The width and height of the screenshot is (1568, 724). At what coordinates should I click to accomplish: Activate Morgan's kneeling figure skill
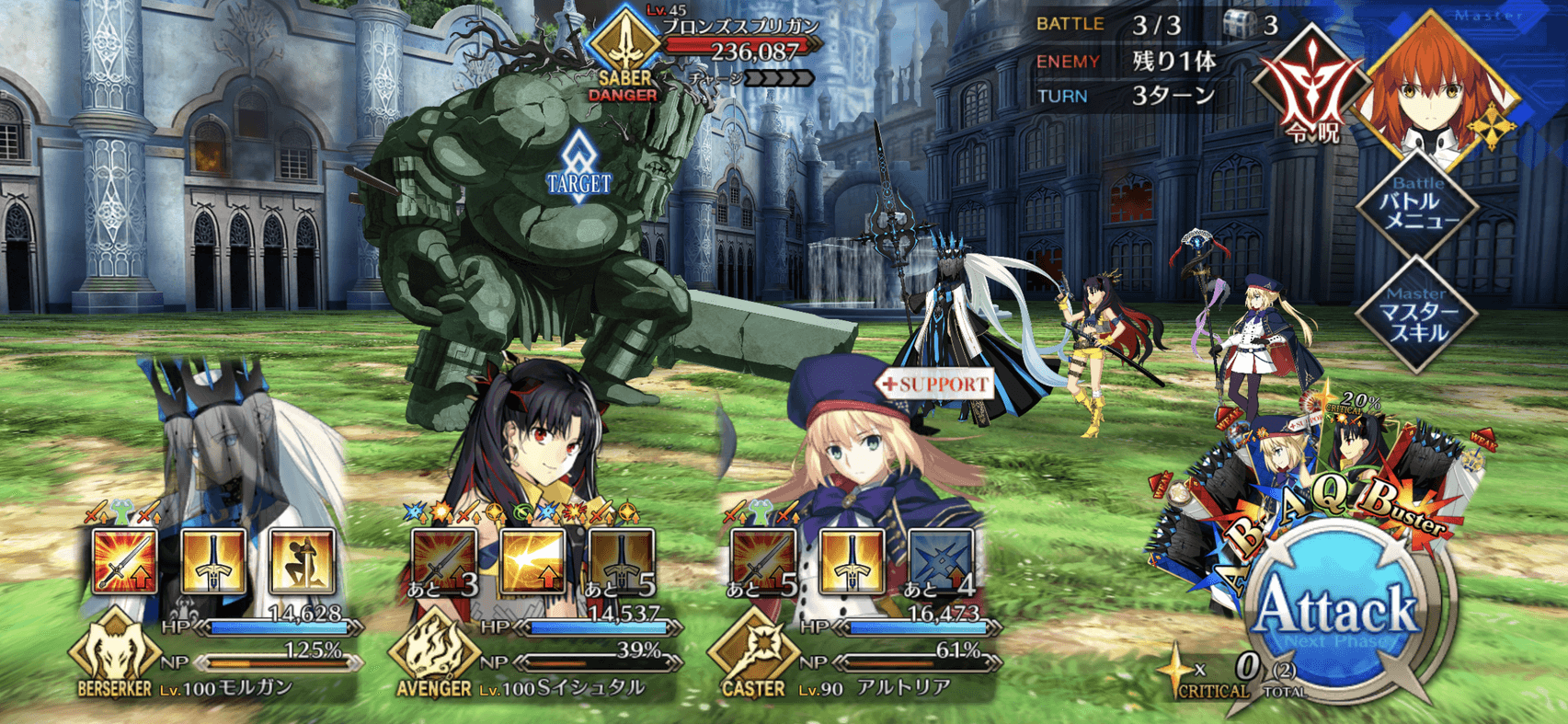pyautogui.click(x=302, y=561)
